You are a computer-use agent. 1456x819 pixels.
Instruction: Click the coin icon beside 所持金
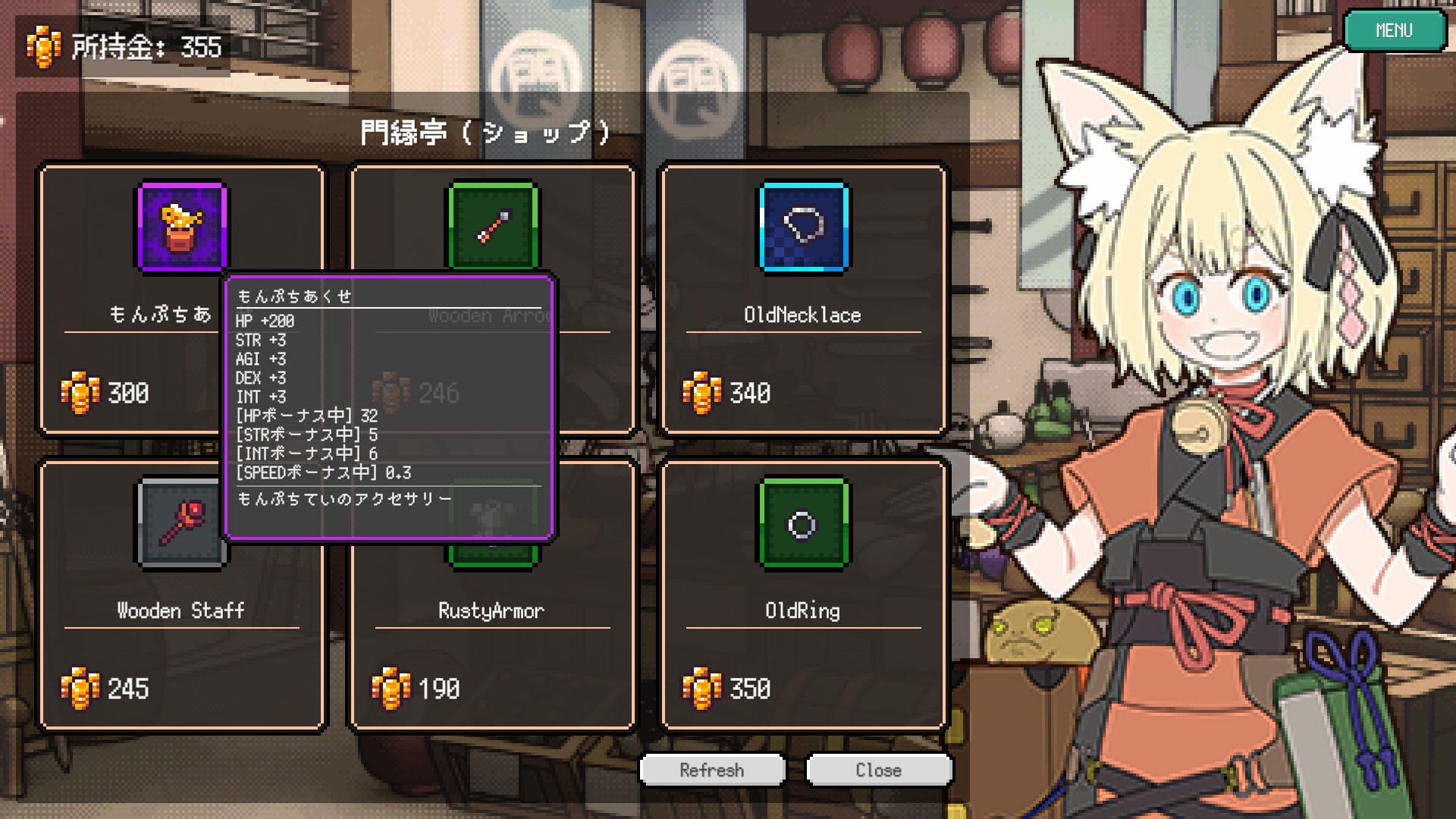click(43, 47)
